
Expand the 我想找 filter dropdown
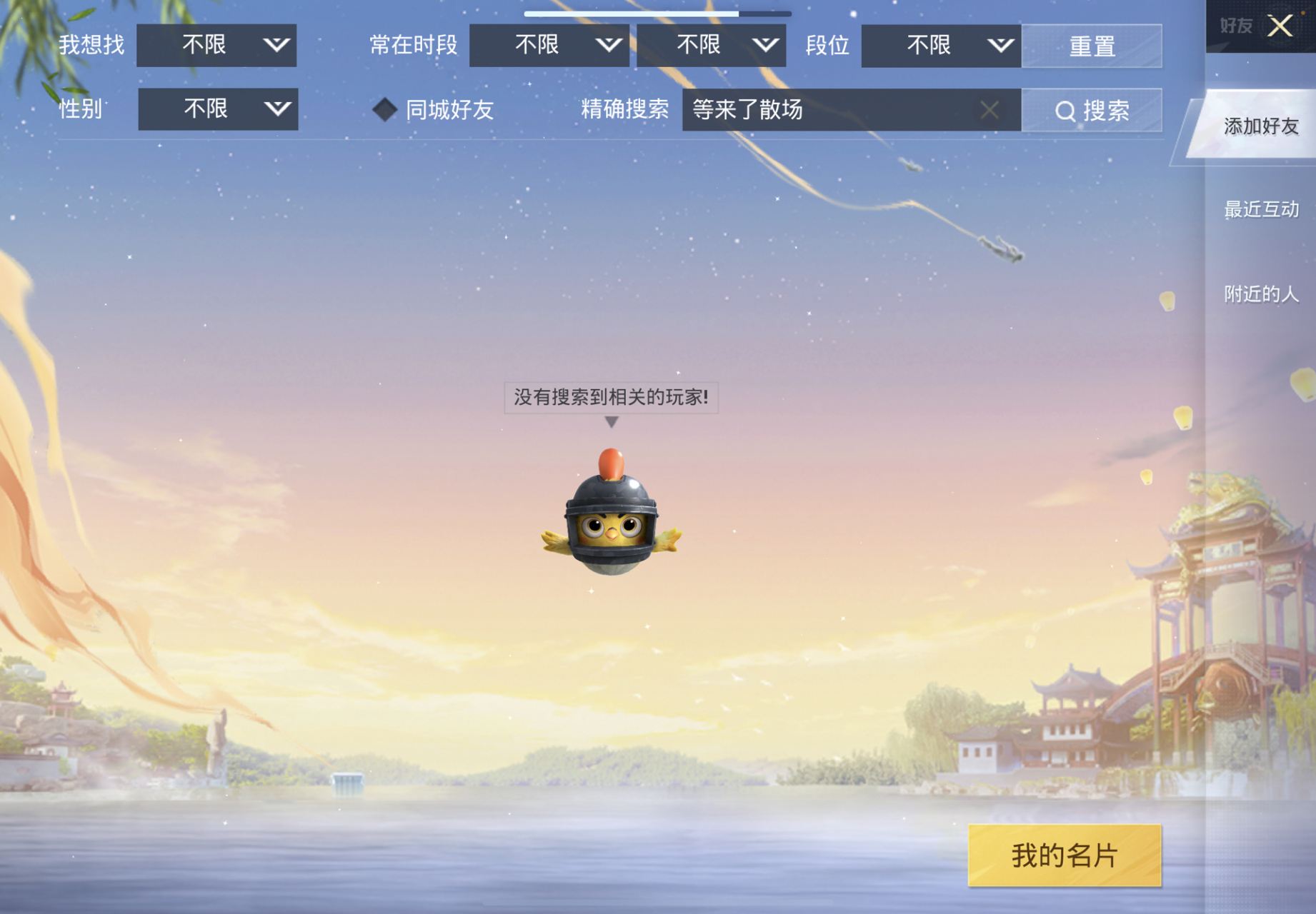click(216, 45)
